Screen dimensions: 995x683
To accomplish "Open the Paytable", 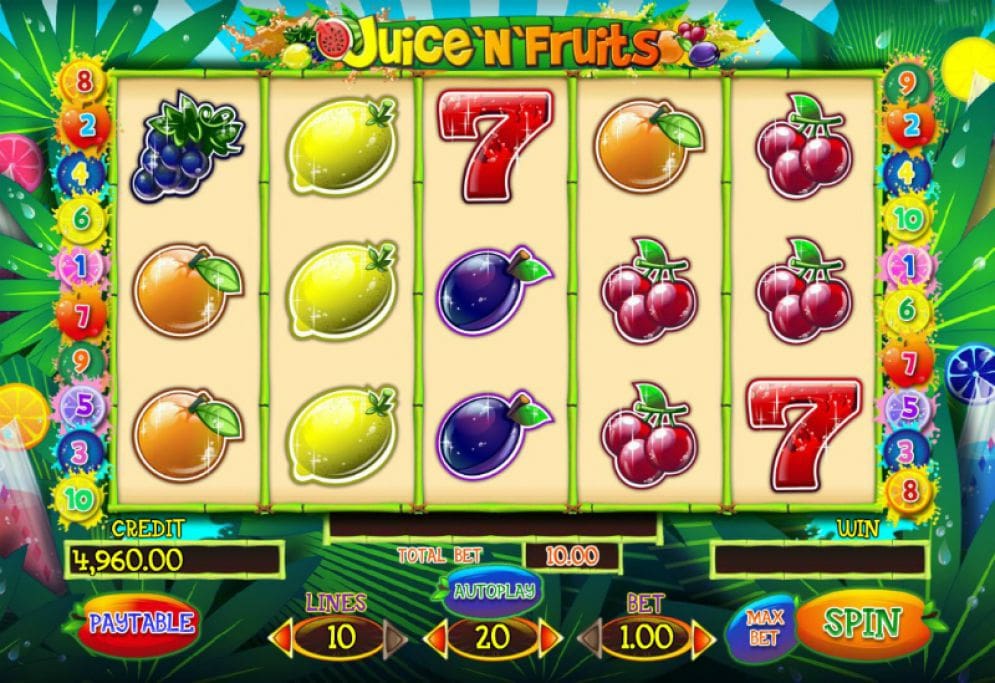I will (x=141, y=622).
